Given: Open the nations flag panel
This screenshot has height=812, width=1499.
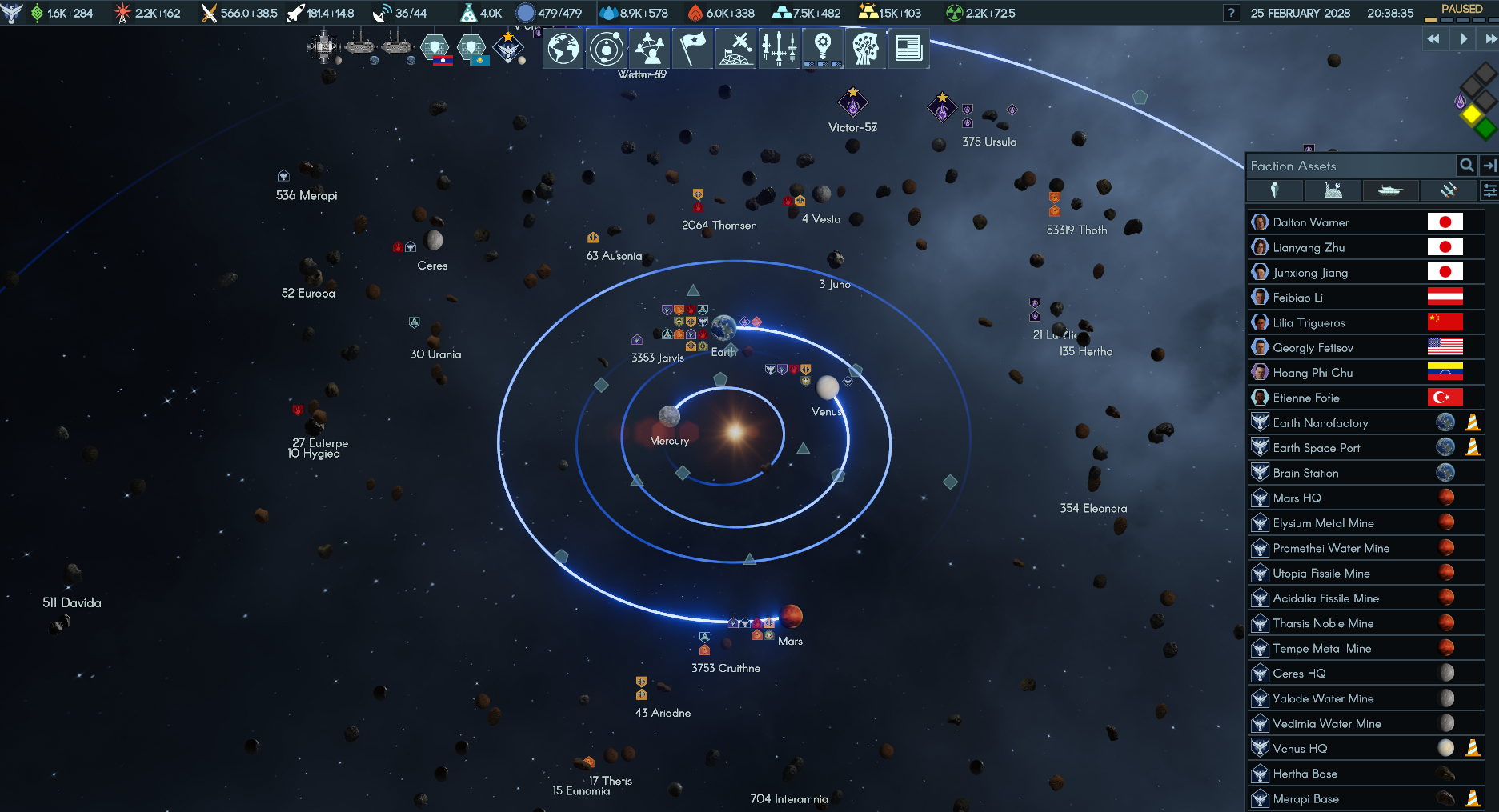Looking at the screenshot, I should (x=693, y=49).
